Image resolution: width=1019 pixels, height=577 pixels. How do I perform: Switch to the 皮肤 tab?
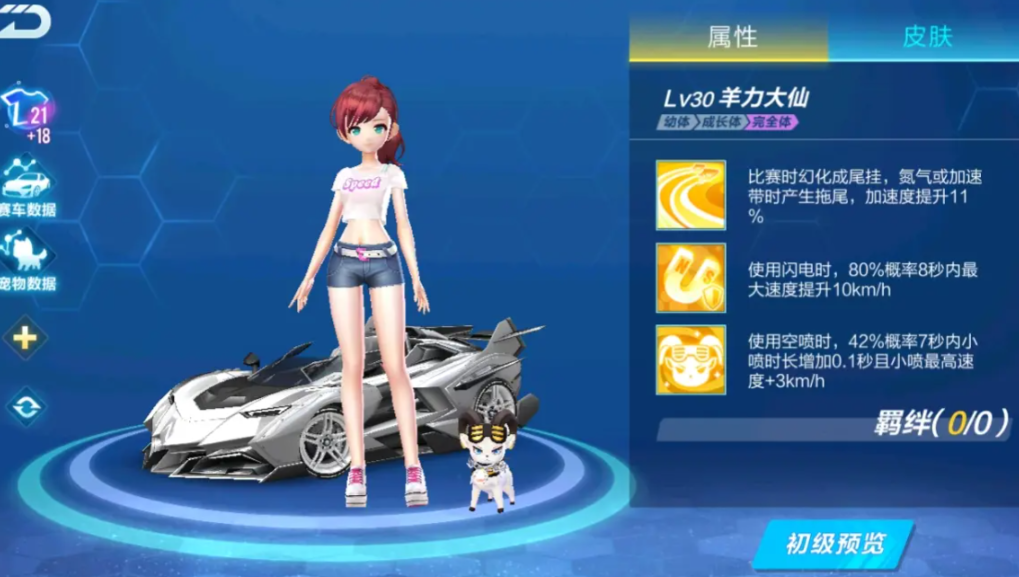coord(926,38)
